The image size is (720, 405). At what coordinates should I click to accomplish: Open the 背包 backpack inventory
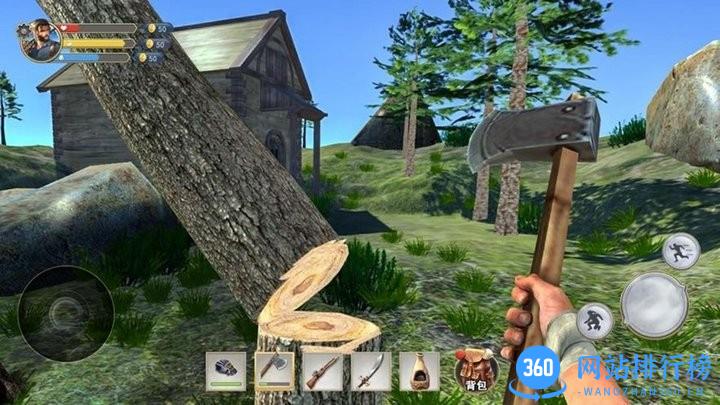point(476,370)
